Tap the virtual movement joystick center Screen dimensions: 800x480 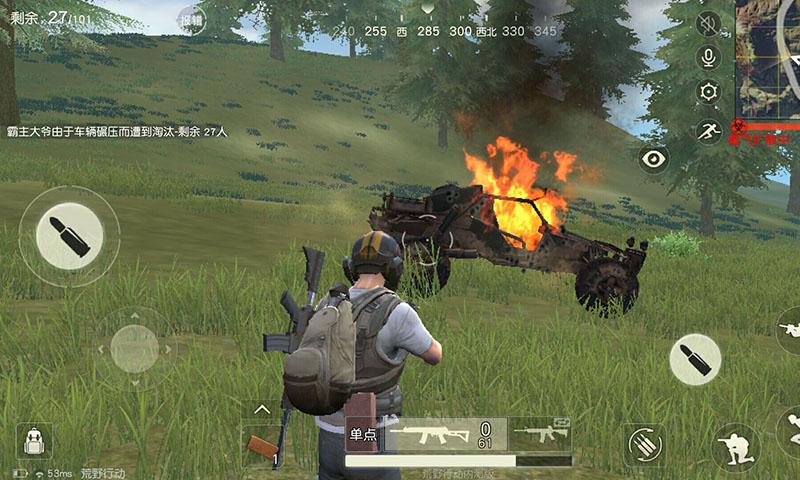pyautogui.click(x=134, y=349)
